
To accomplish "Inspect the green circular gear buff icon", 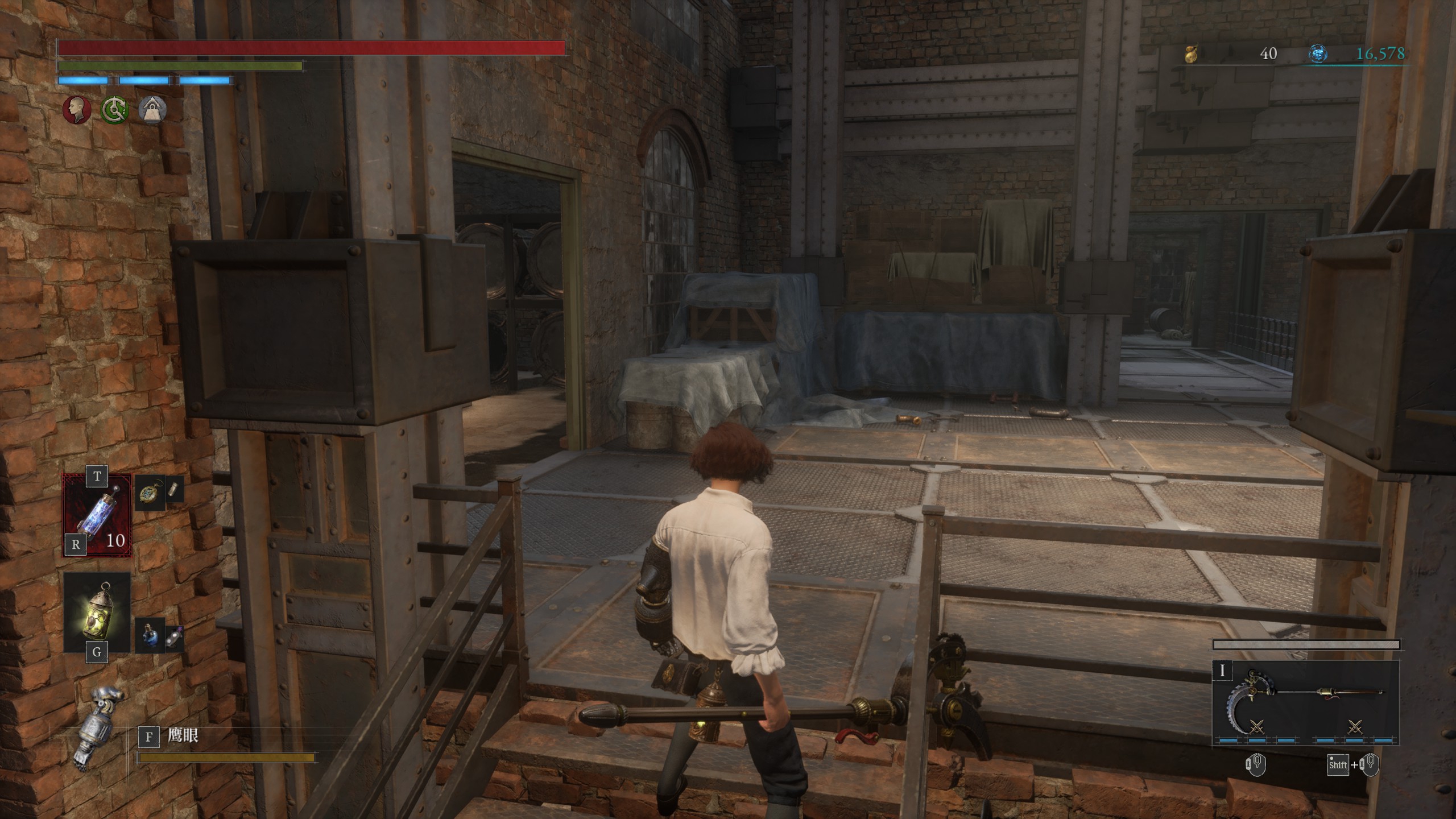I will (114, 109).
